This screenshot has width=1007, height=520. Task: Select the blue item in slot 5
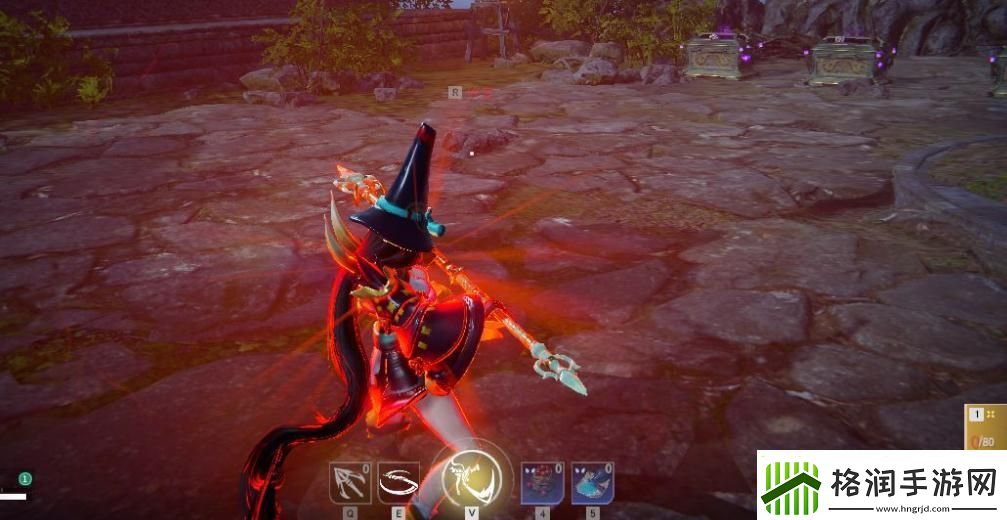point(592,484)
